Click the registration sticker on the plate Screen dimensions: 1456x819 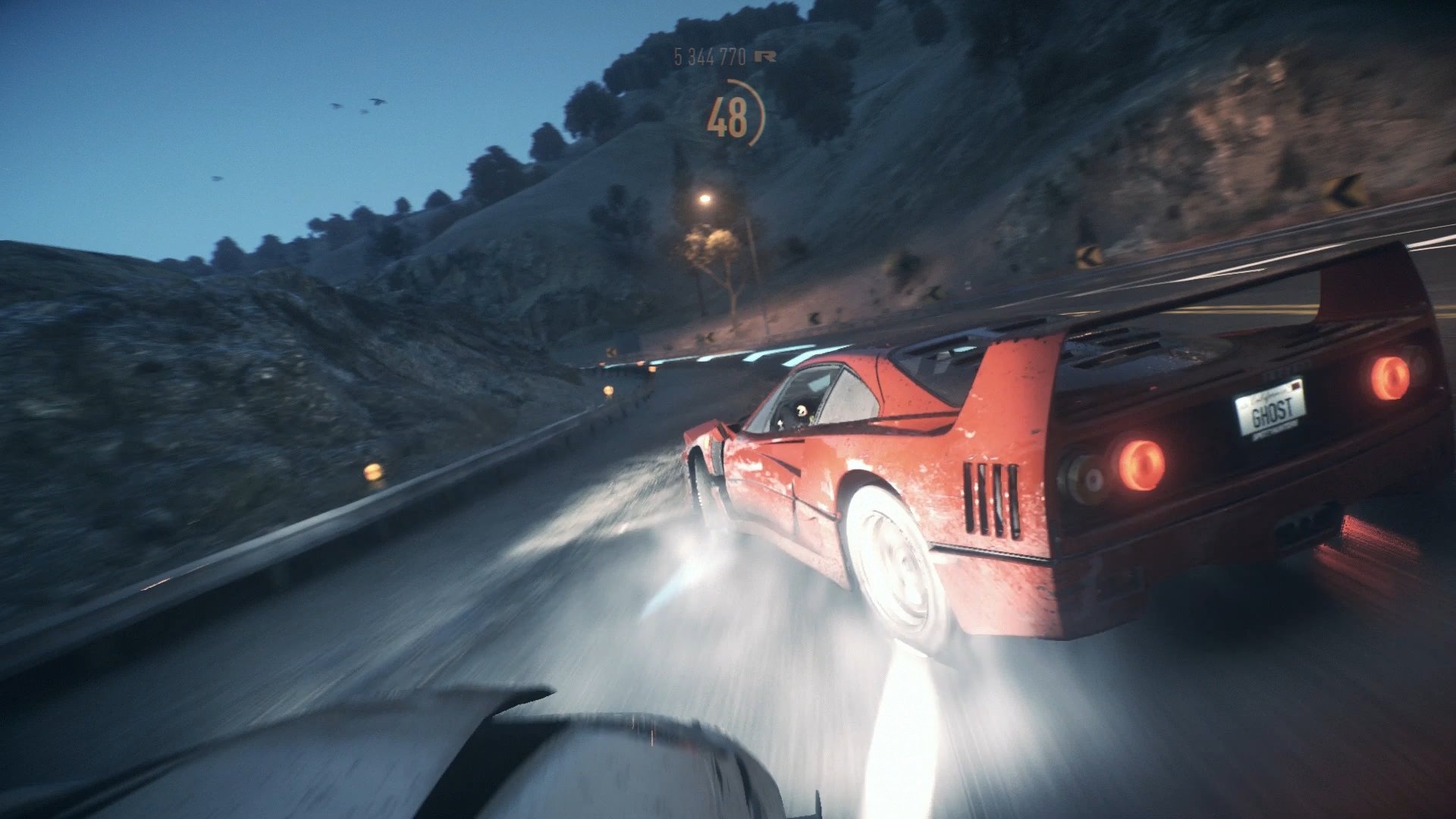1297,385
